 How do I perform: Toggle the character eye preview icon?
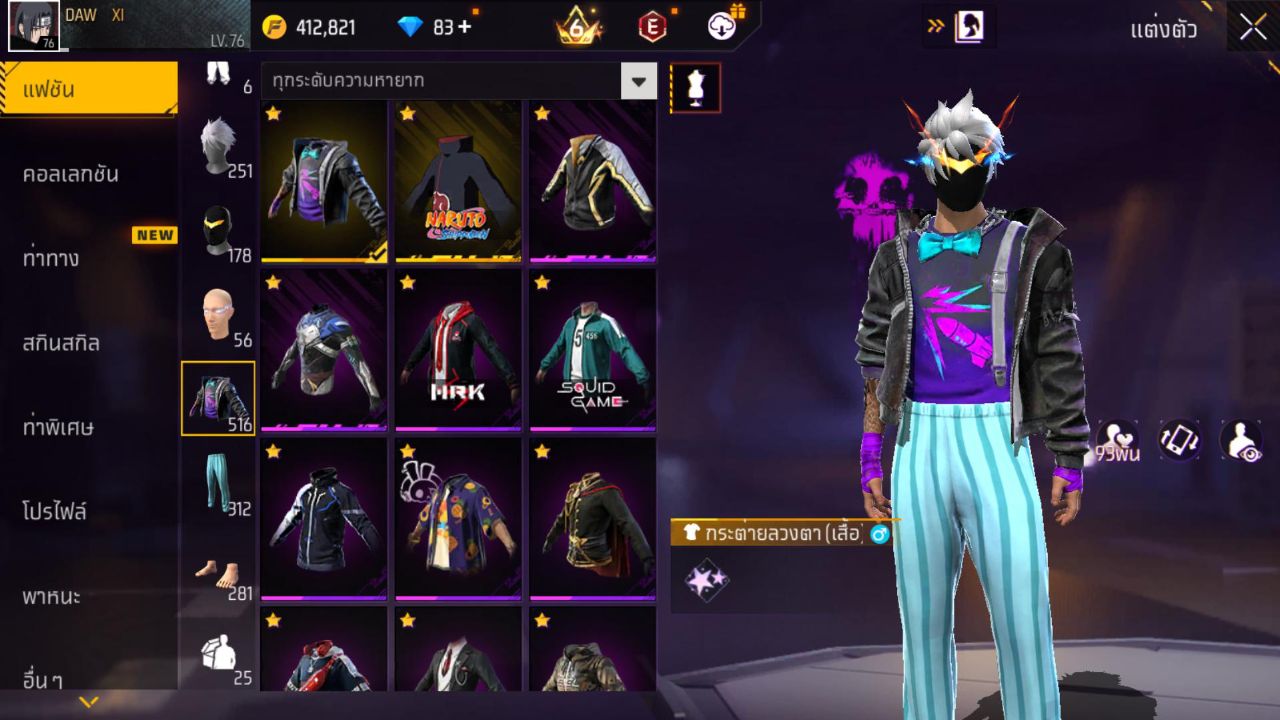tap(1240, 441)
